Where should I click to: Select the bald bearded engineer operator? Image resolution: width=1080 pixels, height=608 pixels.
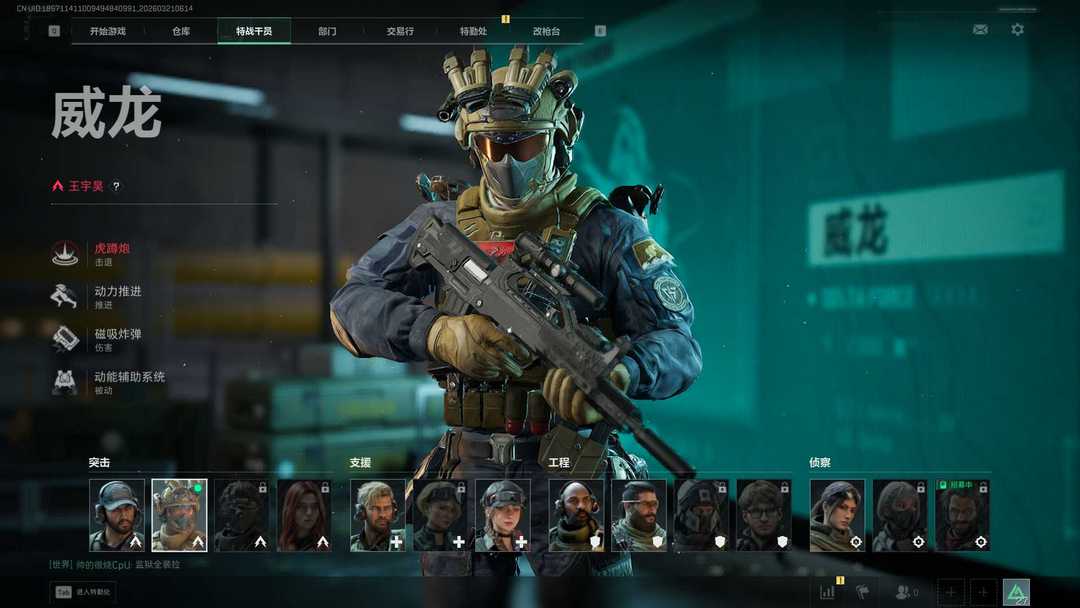pyautogui.click(x=576, y=515)
